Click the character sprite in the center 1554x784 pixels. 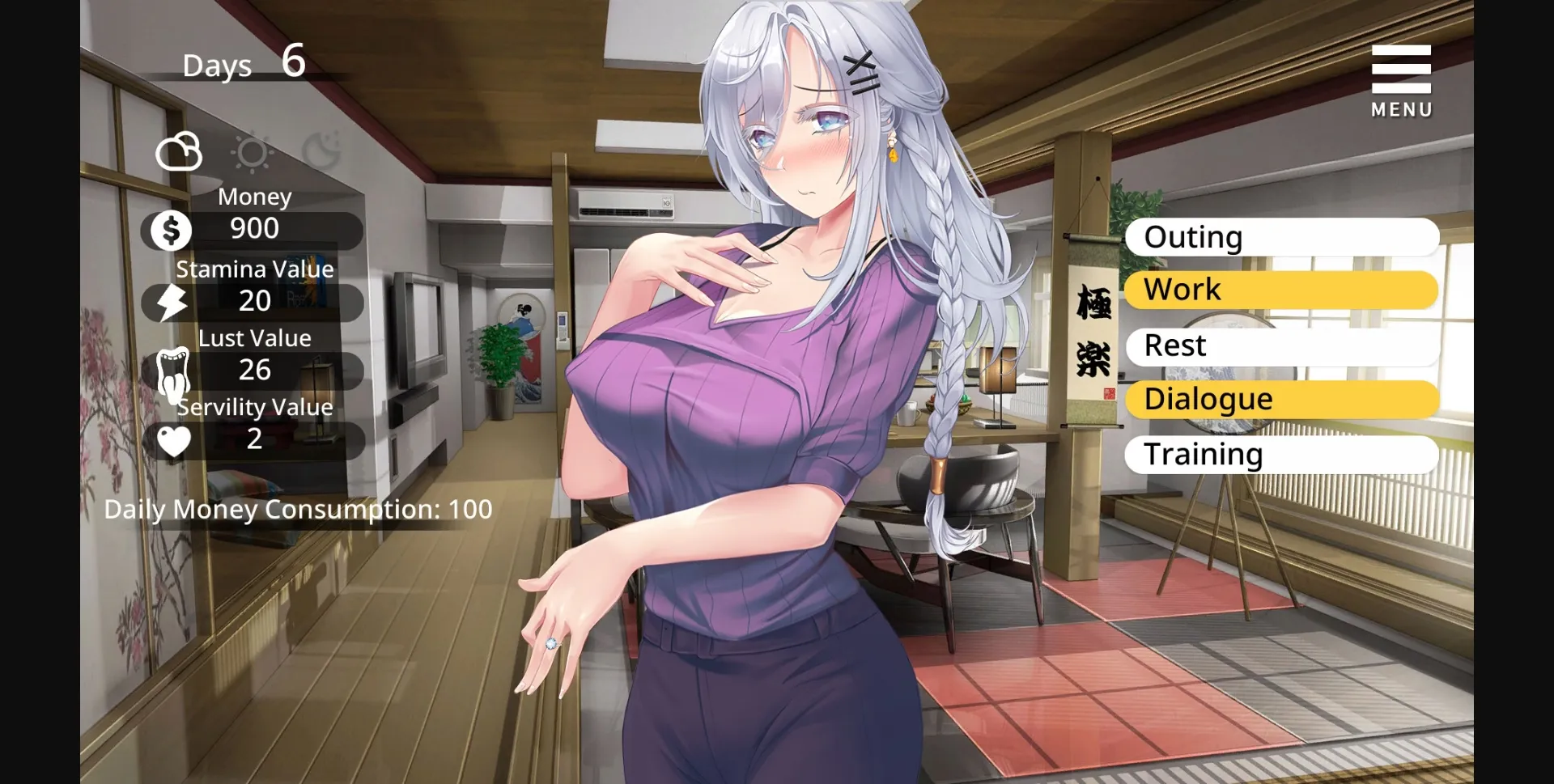click(769, 405)
